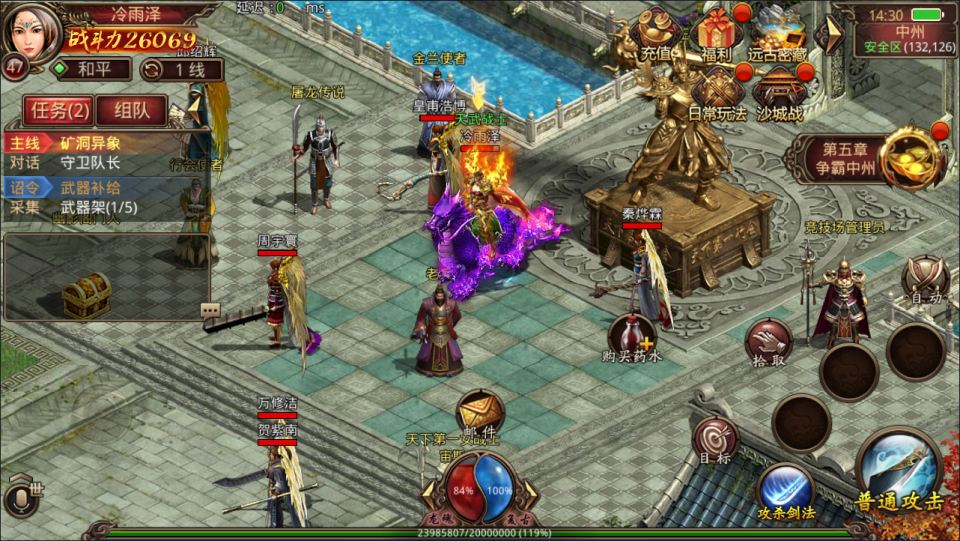Change server line with the 1线 button
Image resolution: width=960 pixels, height=541 pixels.
click(181, 69)
